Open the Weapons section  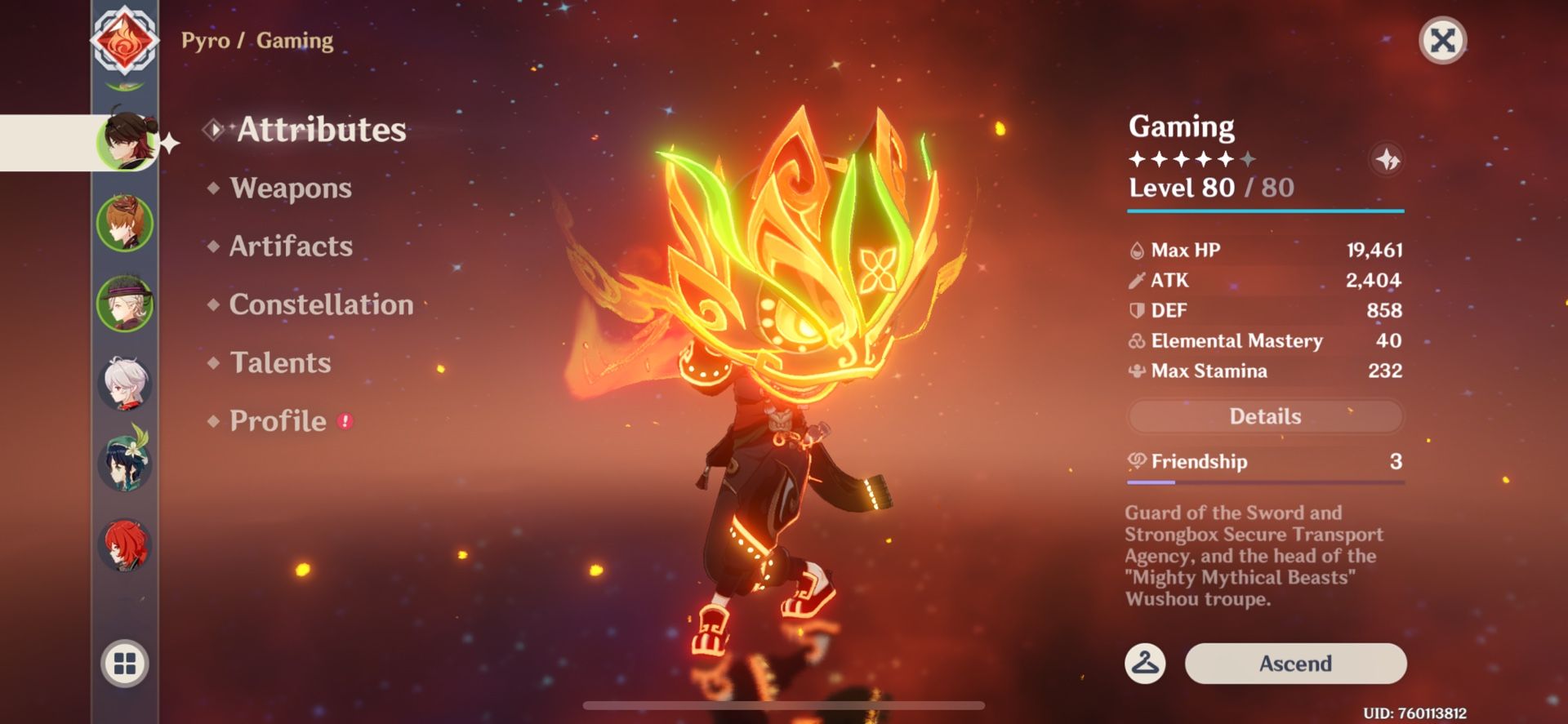click(291, 189)
